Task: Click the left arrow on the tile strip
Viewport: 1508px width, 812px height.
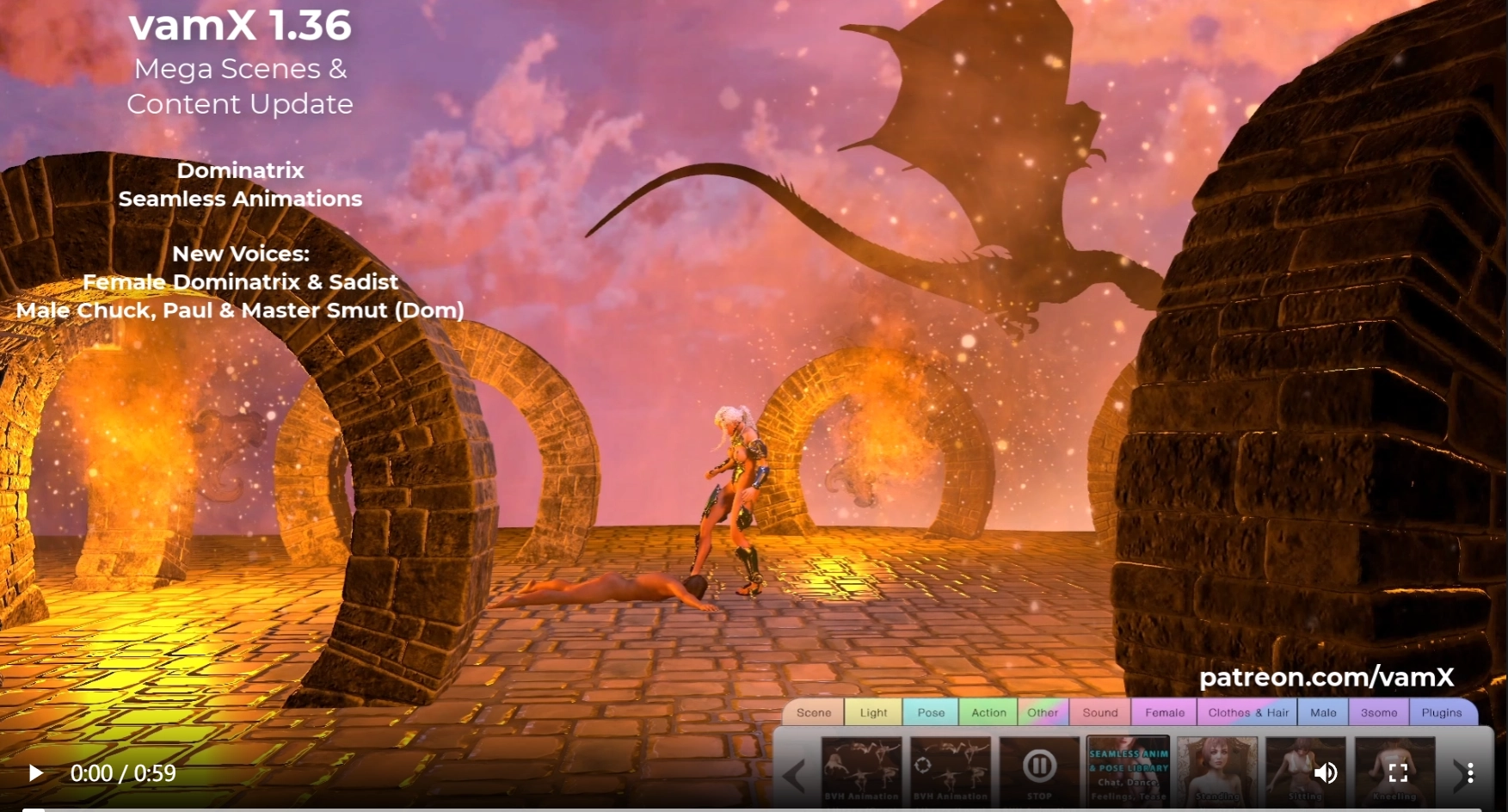Action: 794,774
